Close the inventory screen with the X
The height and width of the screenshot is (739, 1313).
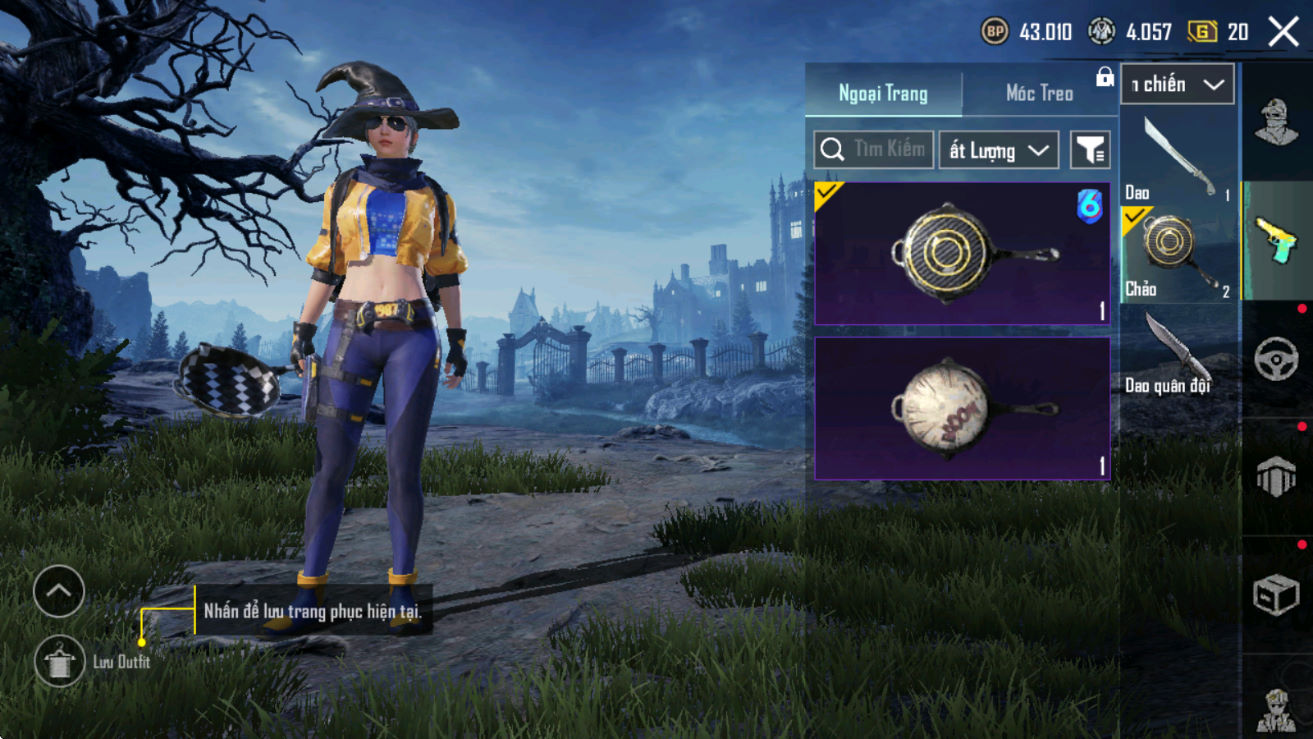tap(1283, 32)
